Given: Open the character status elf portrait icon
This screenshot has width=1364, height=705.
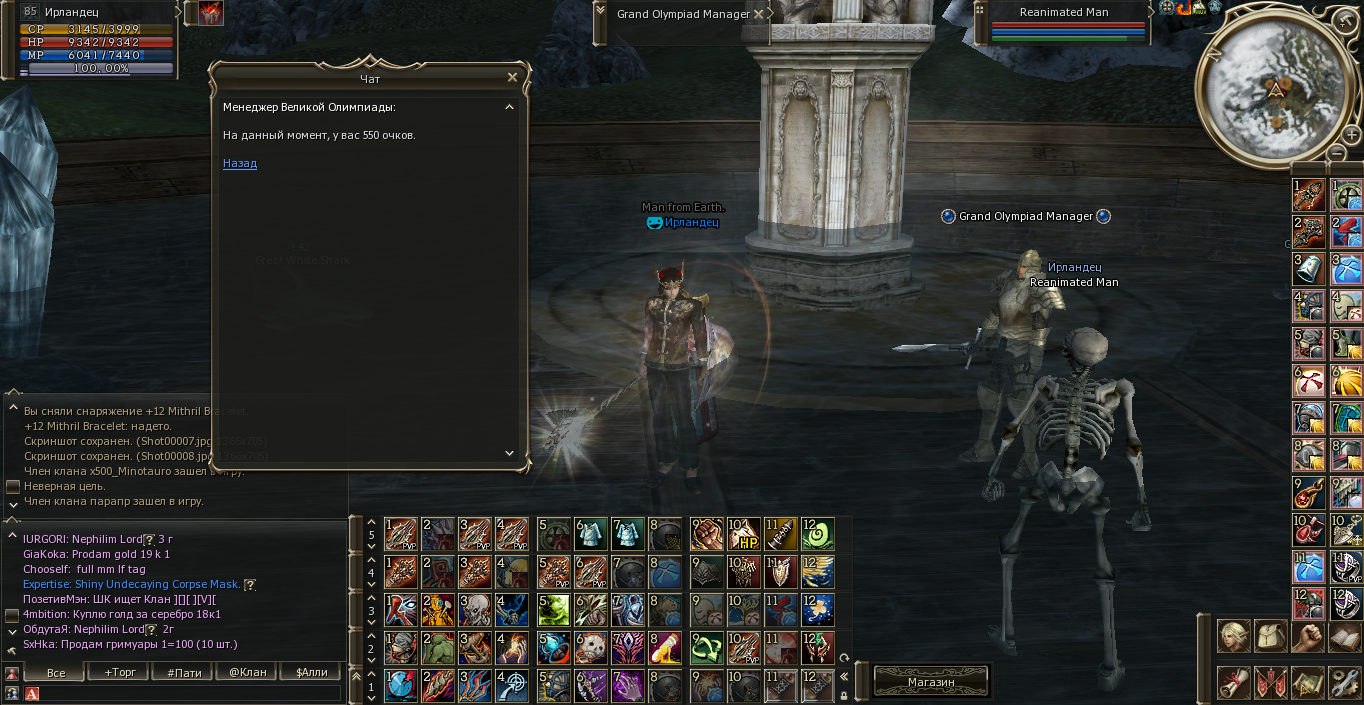Looking at the screenshot, I should point(1233,636).
